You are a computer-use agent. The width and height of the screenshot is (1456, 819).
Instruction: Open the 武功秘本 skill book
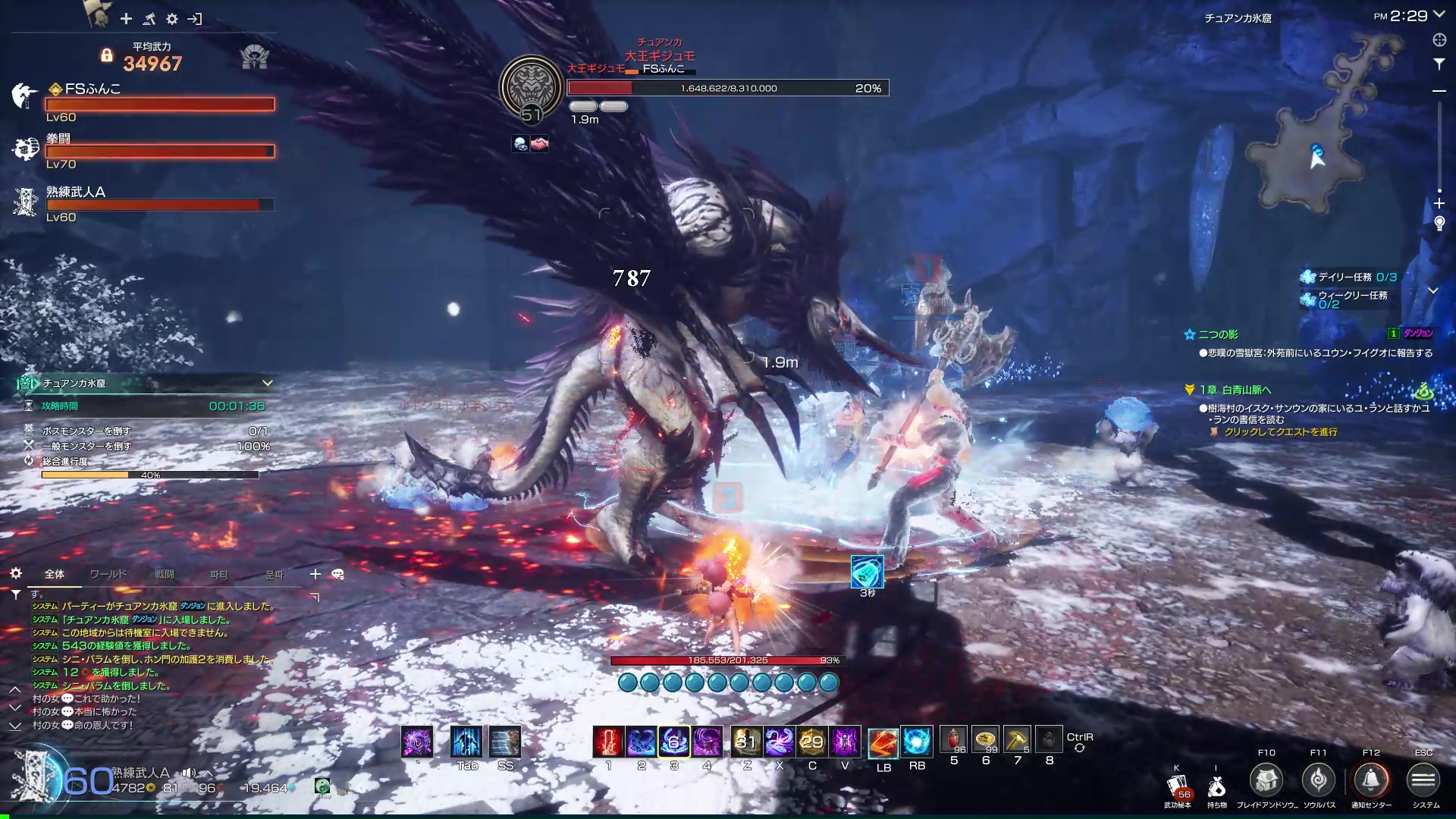[1178, 787]
